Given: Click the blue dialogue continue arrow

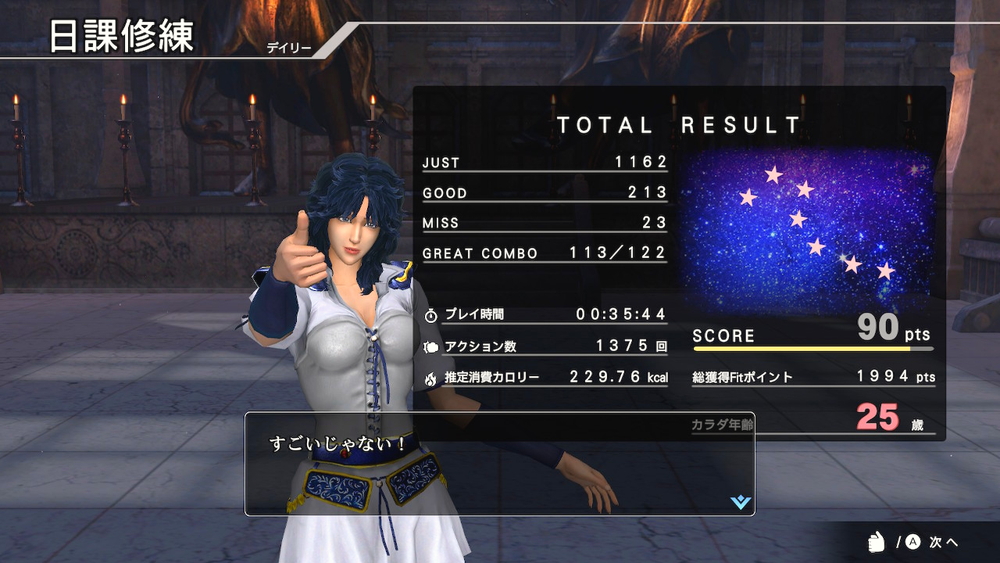Looking at the screenshot, I should [740, 502].
